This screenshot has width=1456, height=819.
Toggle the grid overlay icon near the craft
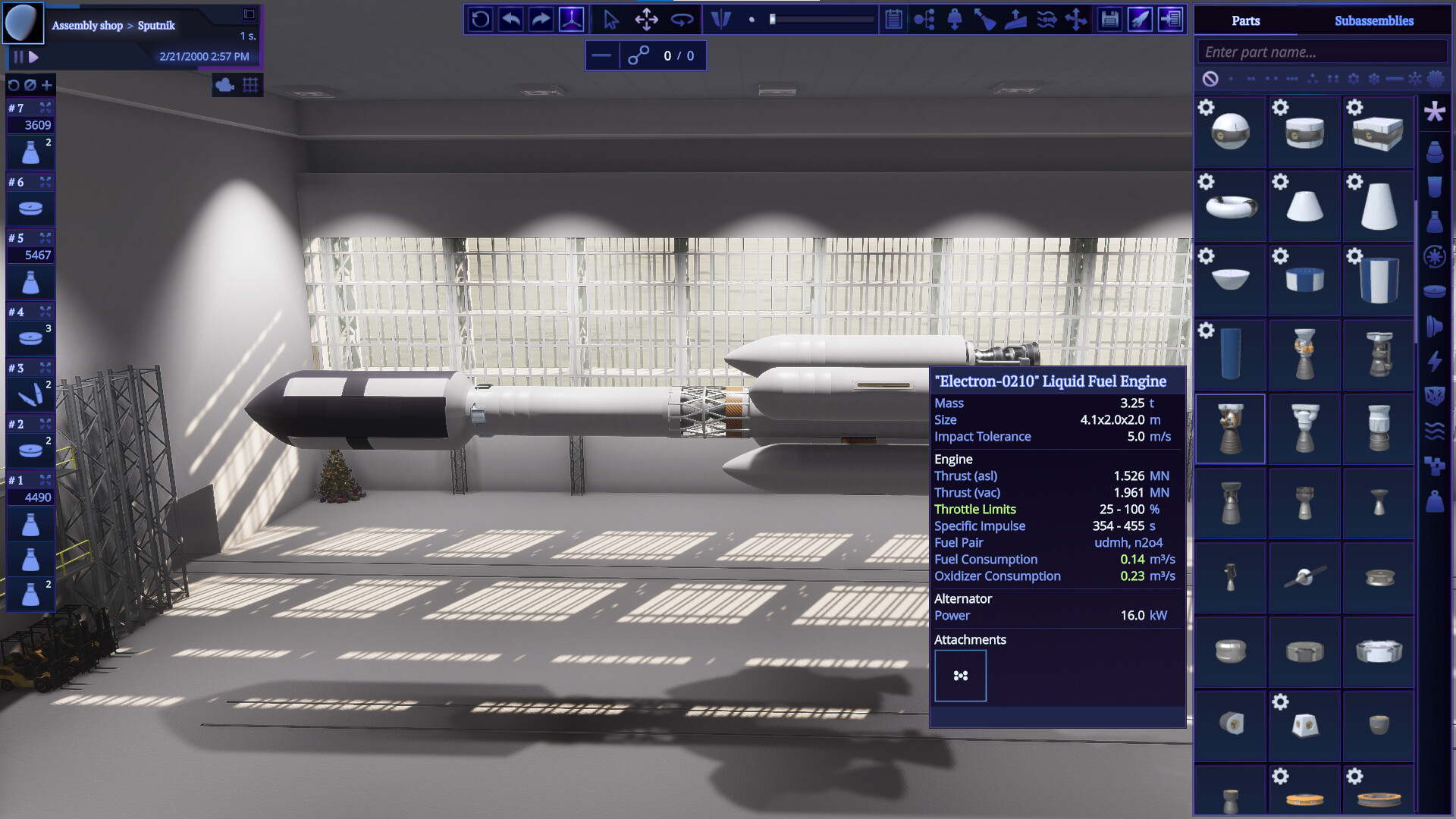tap(250, 85)
